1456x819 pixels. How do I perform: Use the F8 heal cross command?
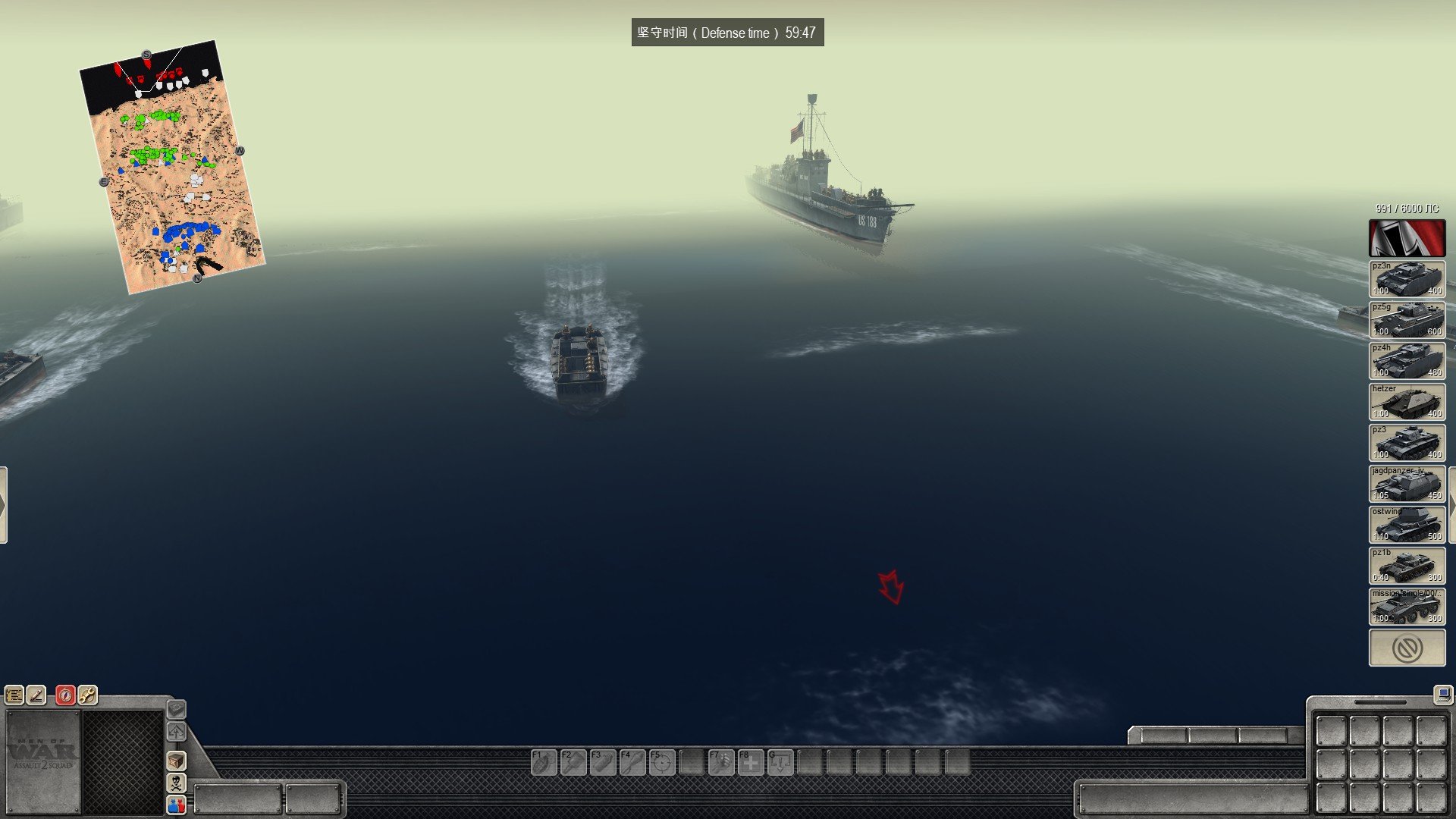(x=751, y=762)
